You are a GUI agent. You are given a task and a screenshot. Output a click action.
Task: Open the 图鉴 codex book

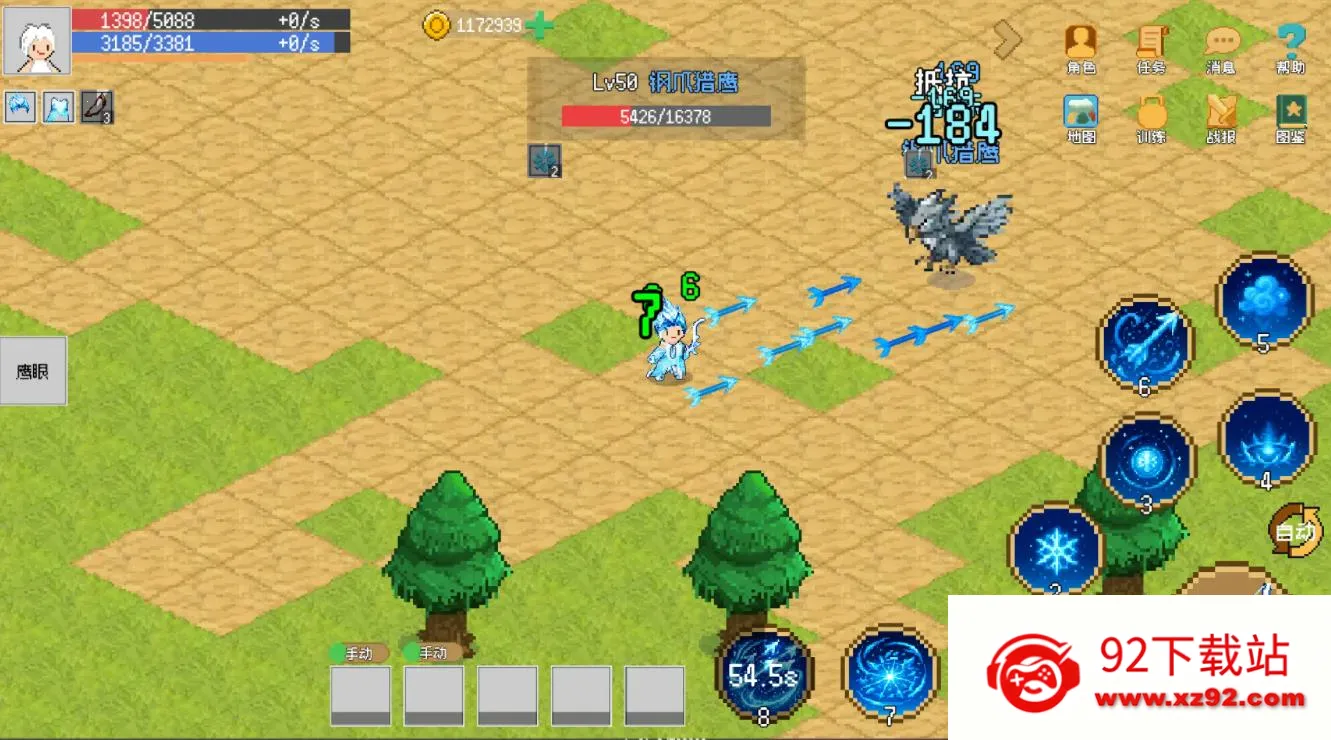pyautogui.click(x=1291, y=116)
